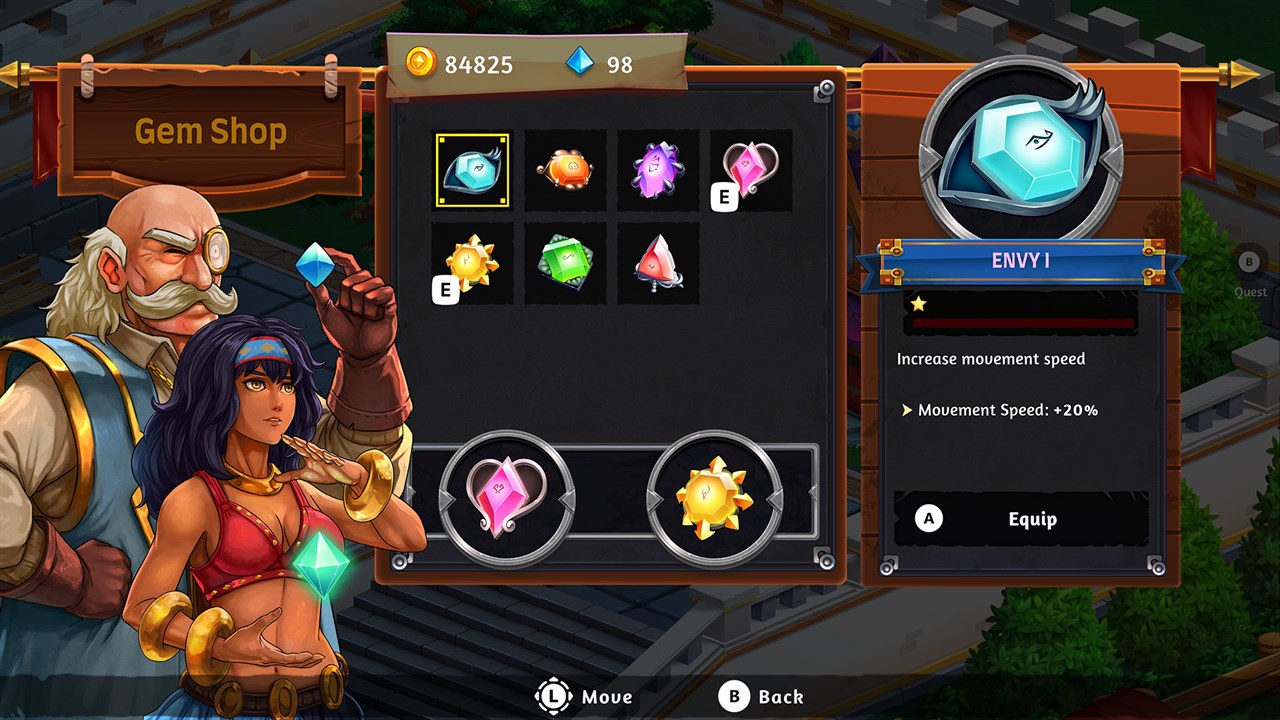
Task: Pick the purple crystal gem
Action: tap(658, 170)
